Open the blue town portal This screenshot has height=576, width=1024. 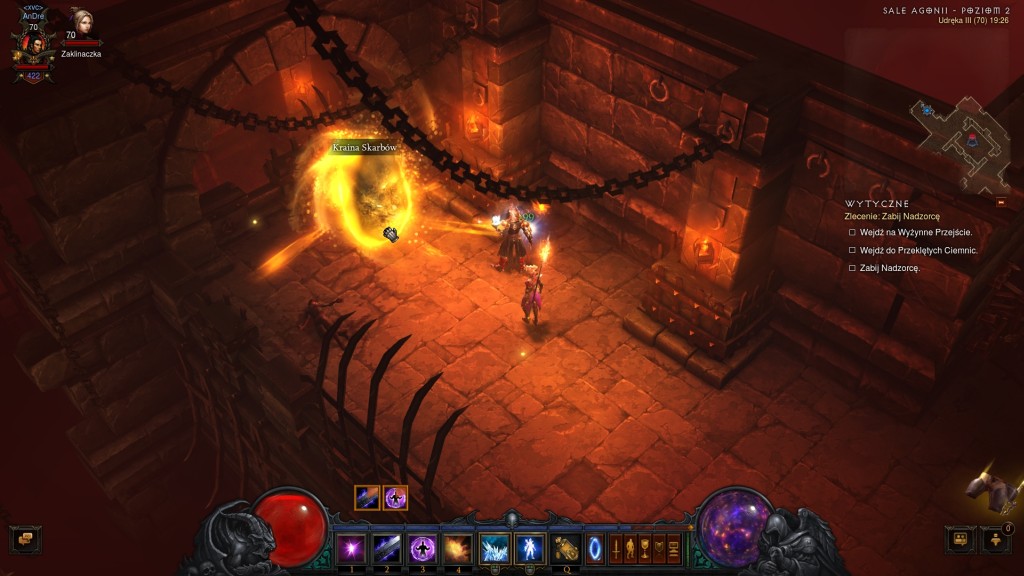coord(595,548)
